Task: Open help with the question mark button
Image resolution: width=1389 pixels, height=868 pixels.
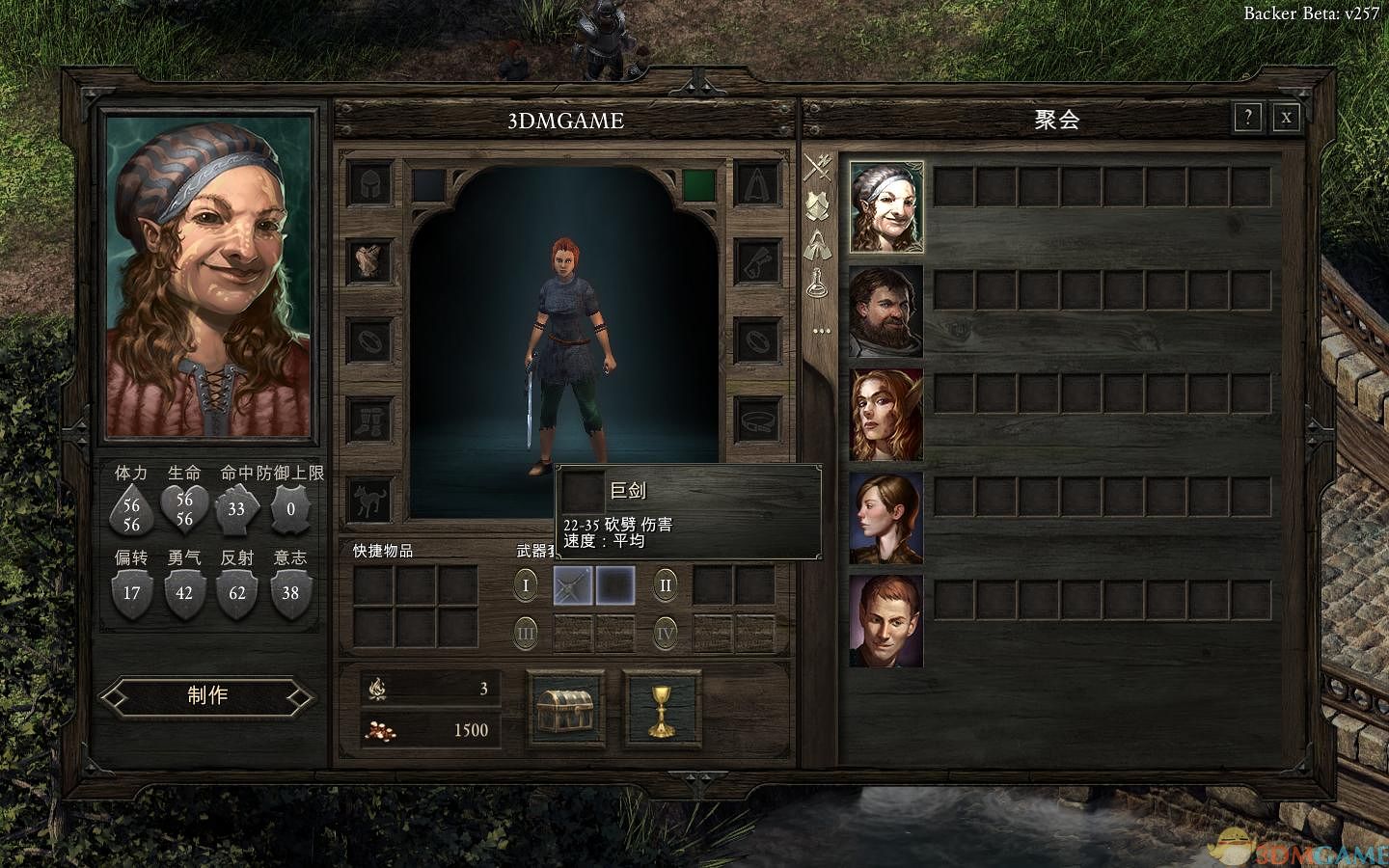Action: click(x=1248, y=118)
